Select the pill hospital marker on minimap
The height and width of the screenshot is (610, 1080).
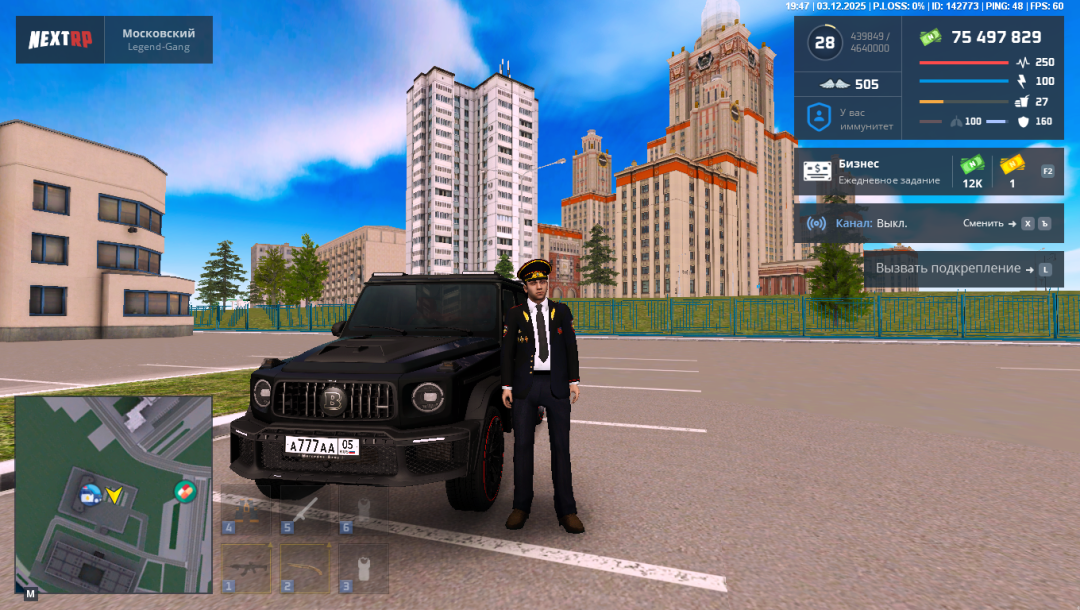point(184,490)
